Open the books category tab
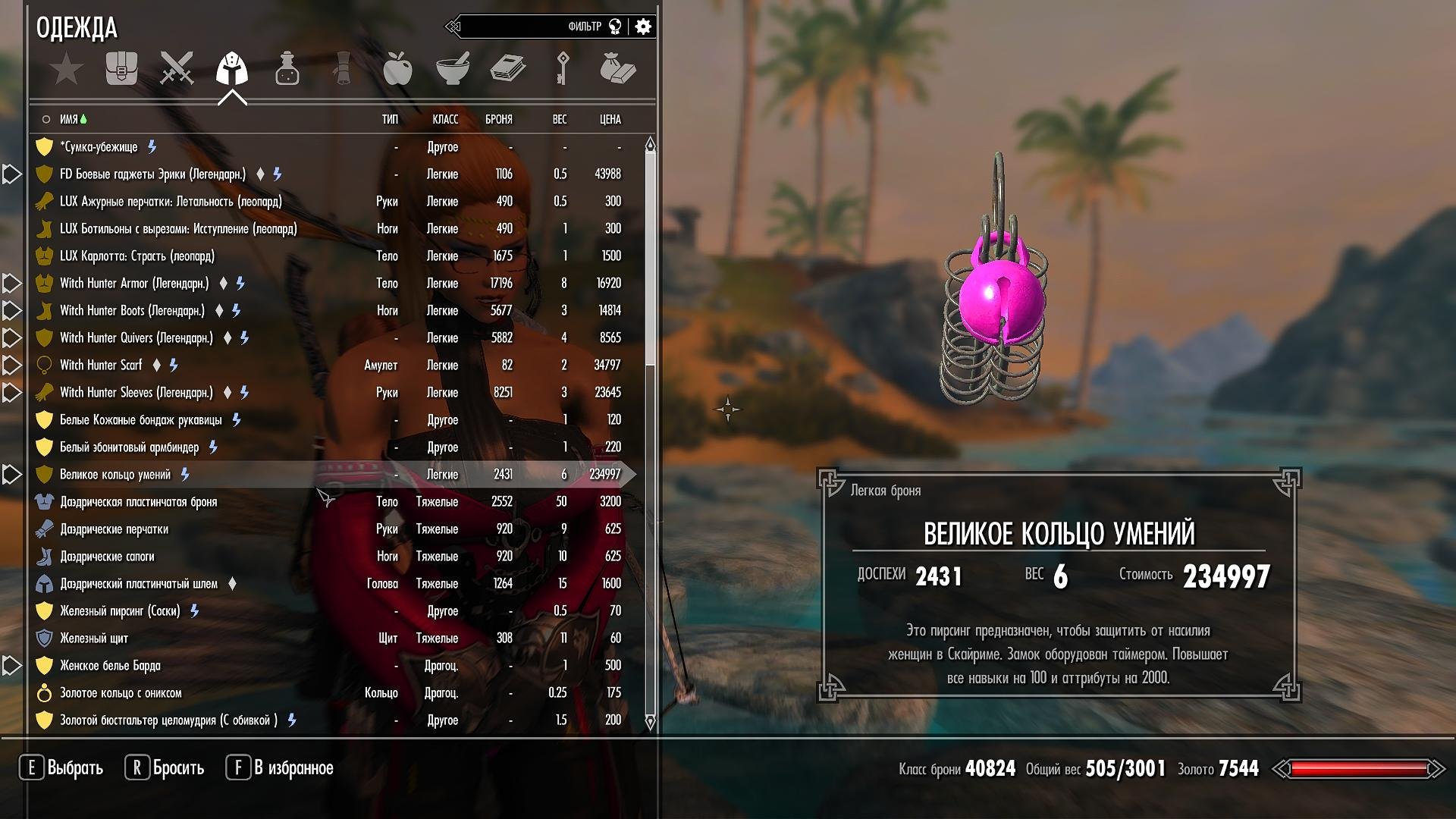This screenshot has width=1456, height=819. click(x=507, y=69)
